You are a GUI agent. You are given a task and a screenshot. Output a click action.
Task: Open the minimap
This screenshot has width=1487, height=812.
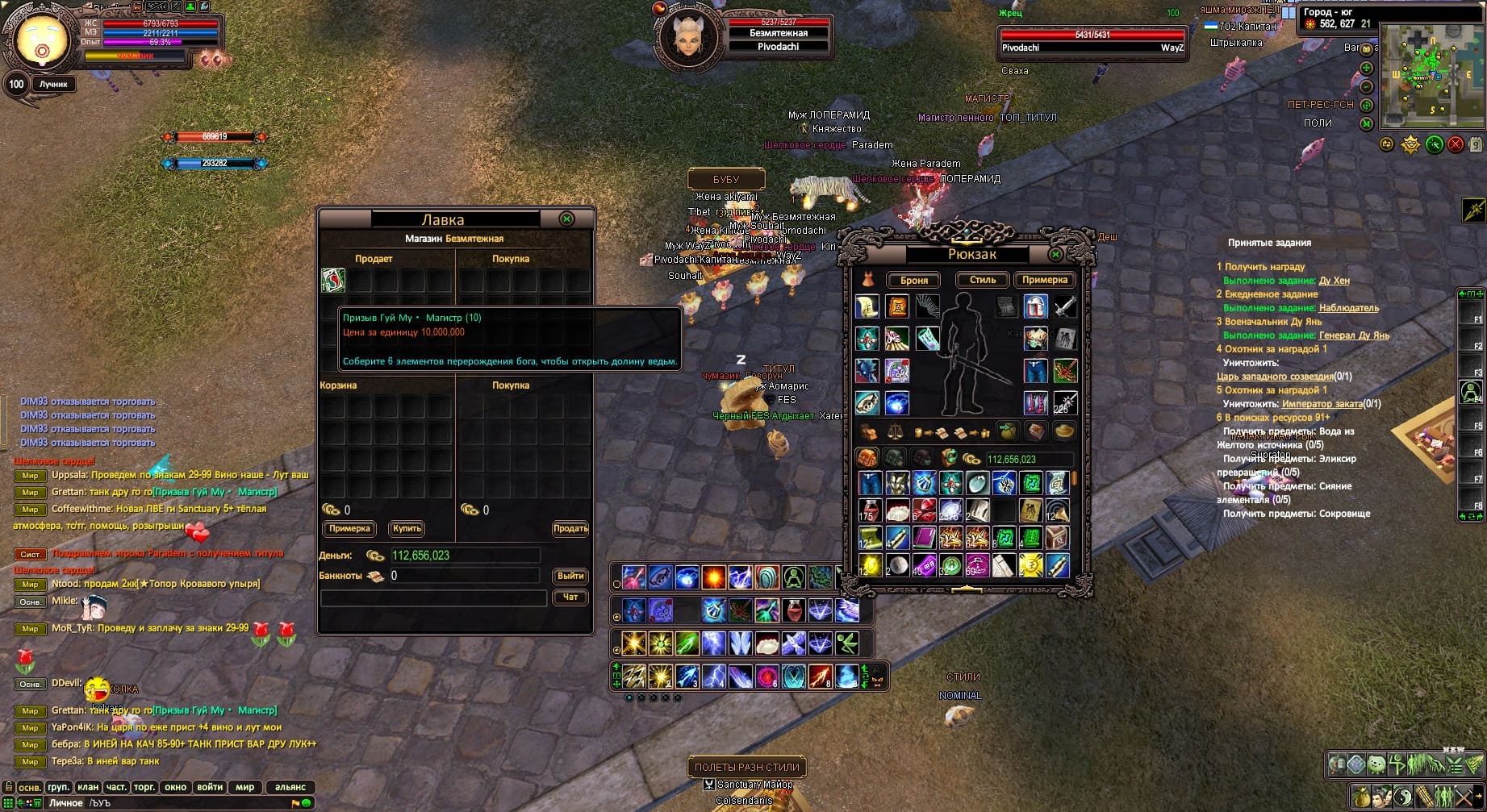tap(1431, 76)
